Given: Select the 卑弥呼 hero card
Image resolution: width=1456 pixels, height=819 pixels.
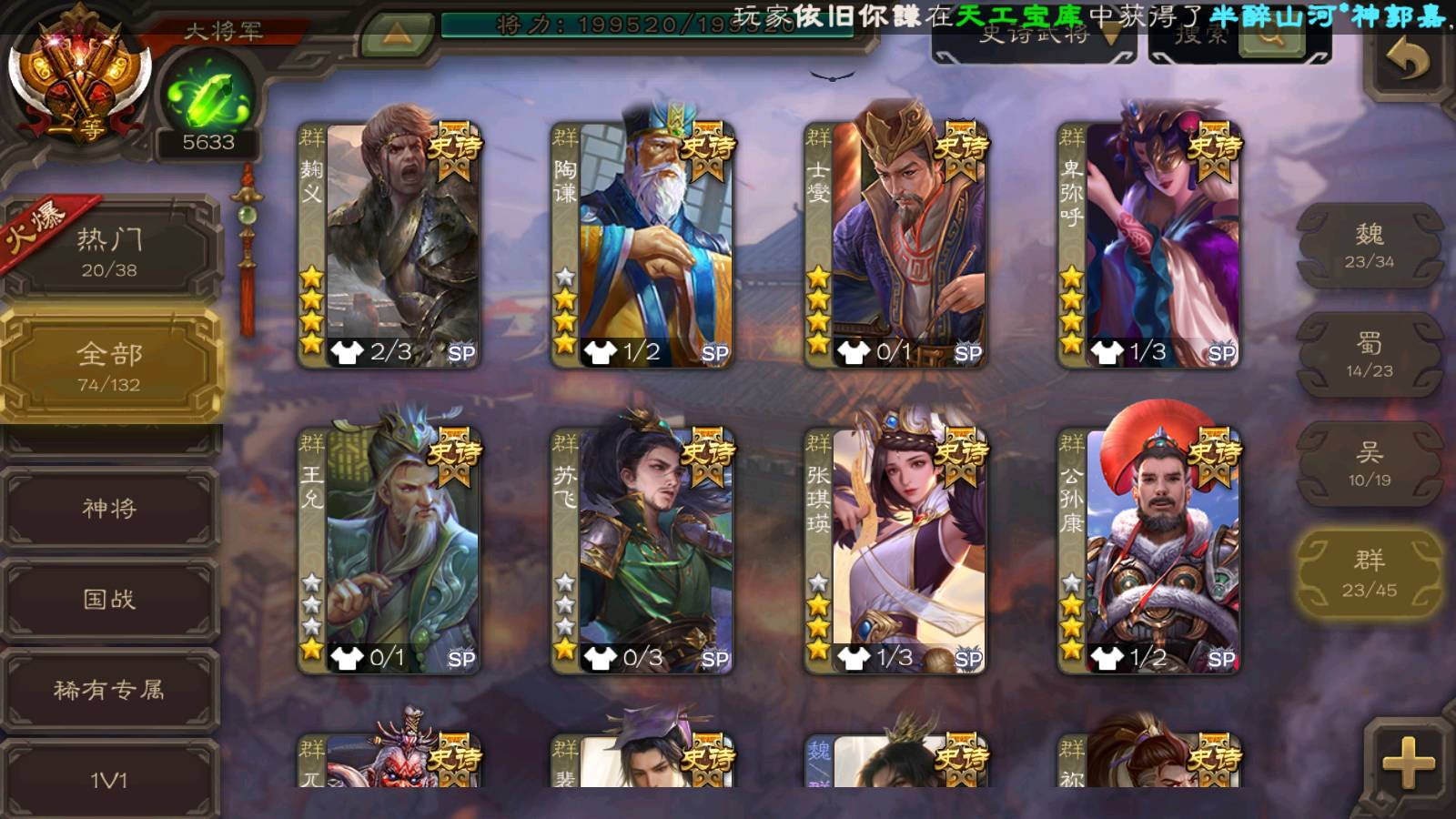Looking at the screenshot, I should [1148, 246].
